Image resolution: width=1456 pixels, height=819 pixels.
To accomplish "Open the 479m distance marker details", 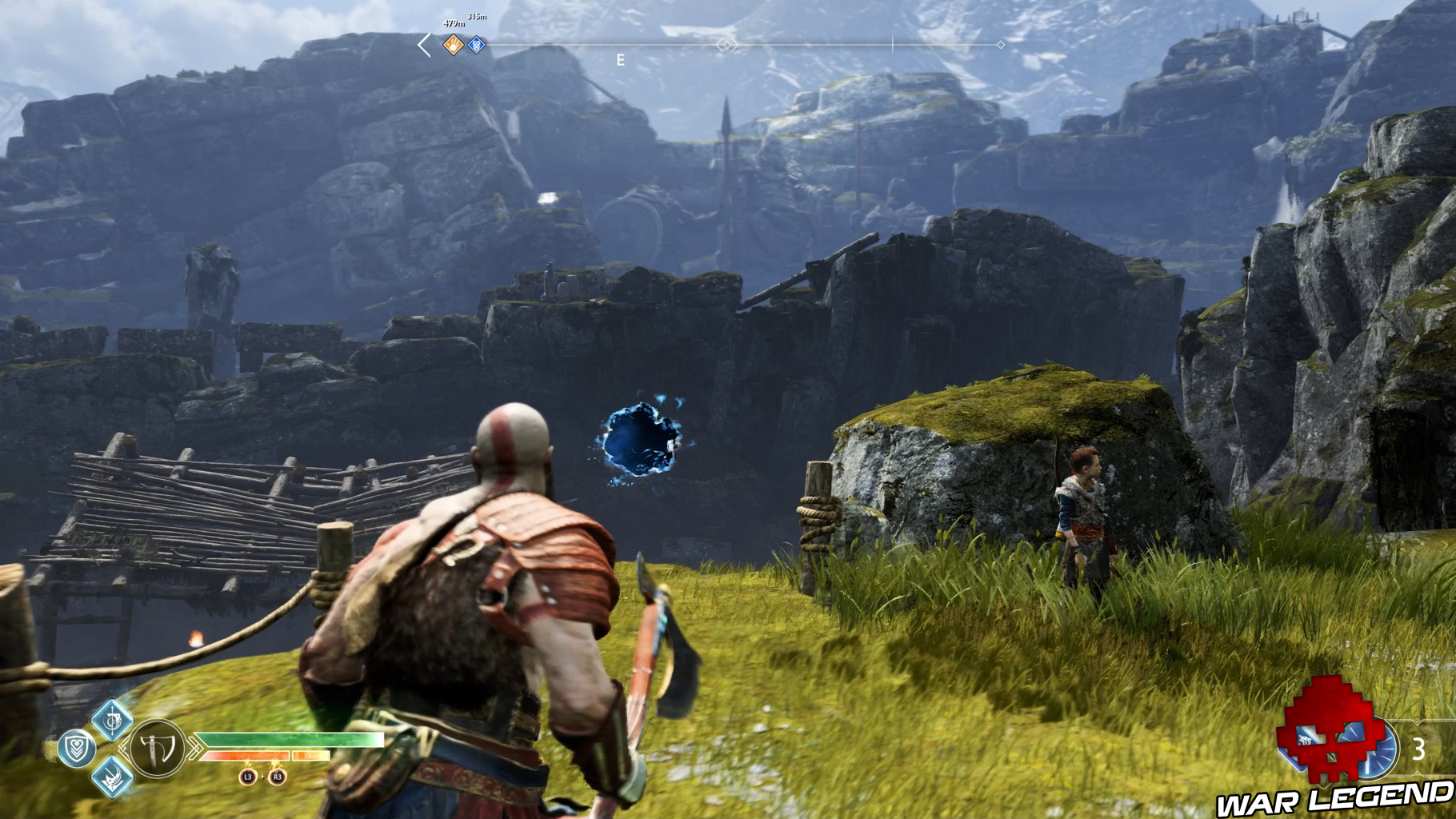I will click(454, 23).
